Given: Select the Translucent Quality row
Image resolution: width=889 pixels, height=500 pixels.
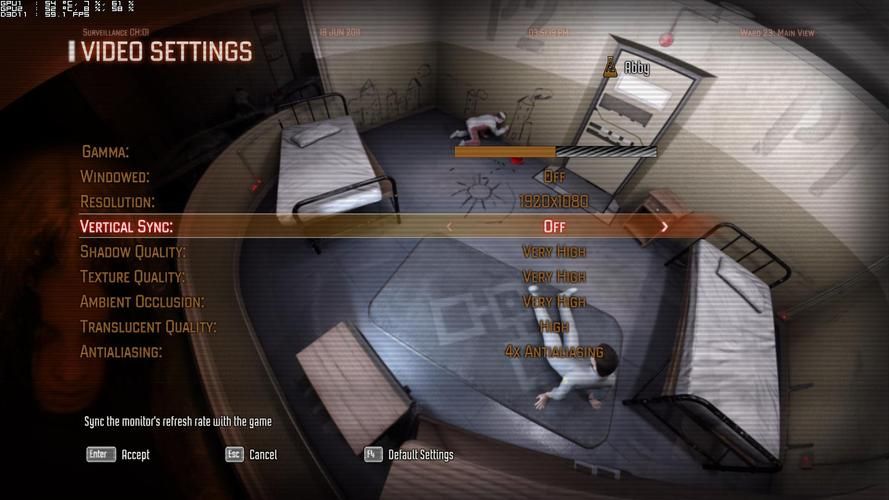Looking at the screenshot, I should 148,327.
